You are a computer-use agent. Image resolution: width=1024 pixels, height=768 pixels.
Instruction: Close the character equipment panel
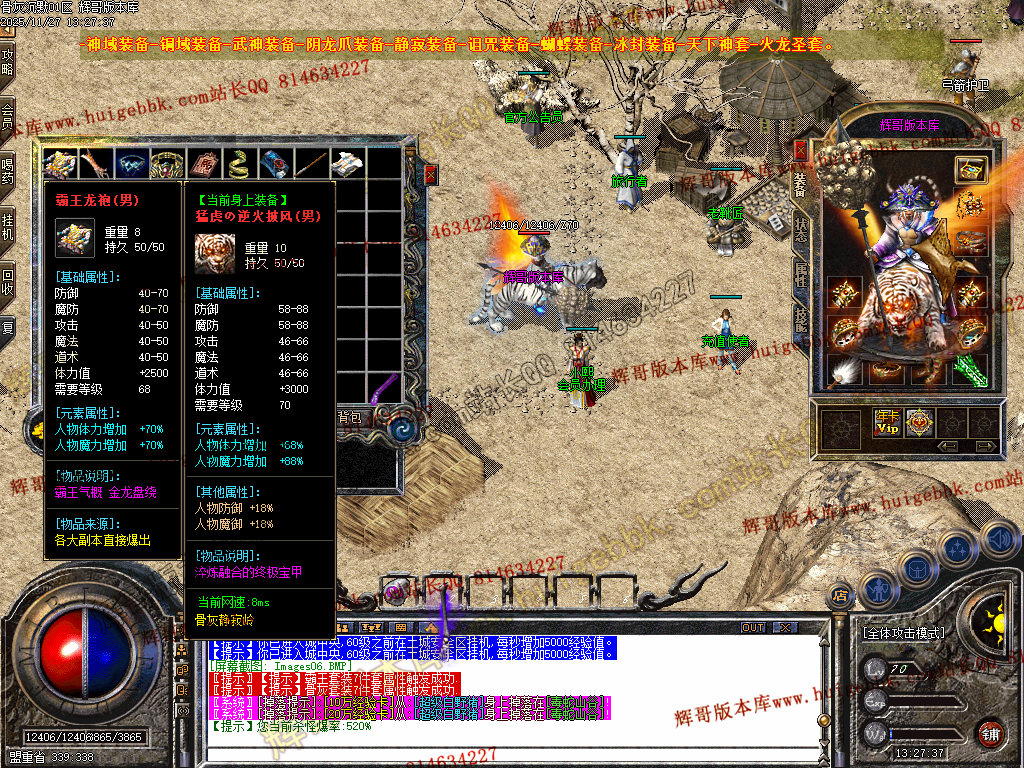[x=800, y=150]
